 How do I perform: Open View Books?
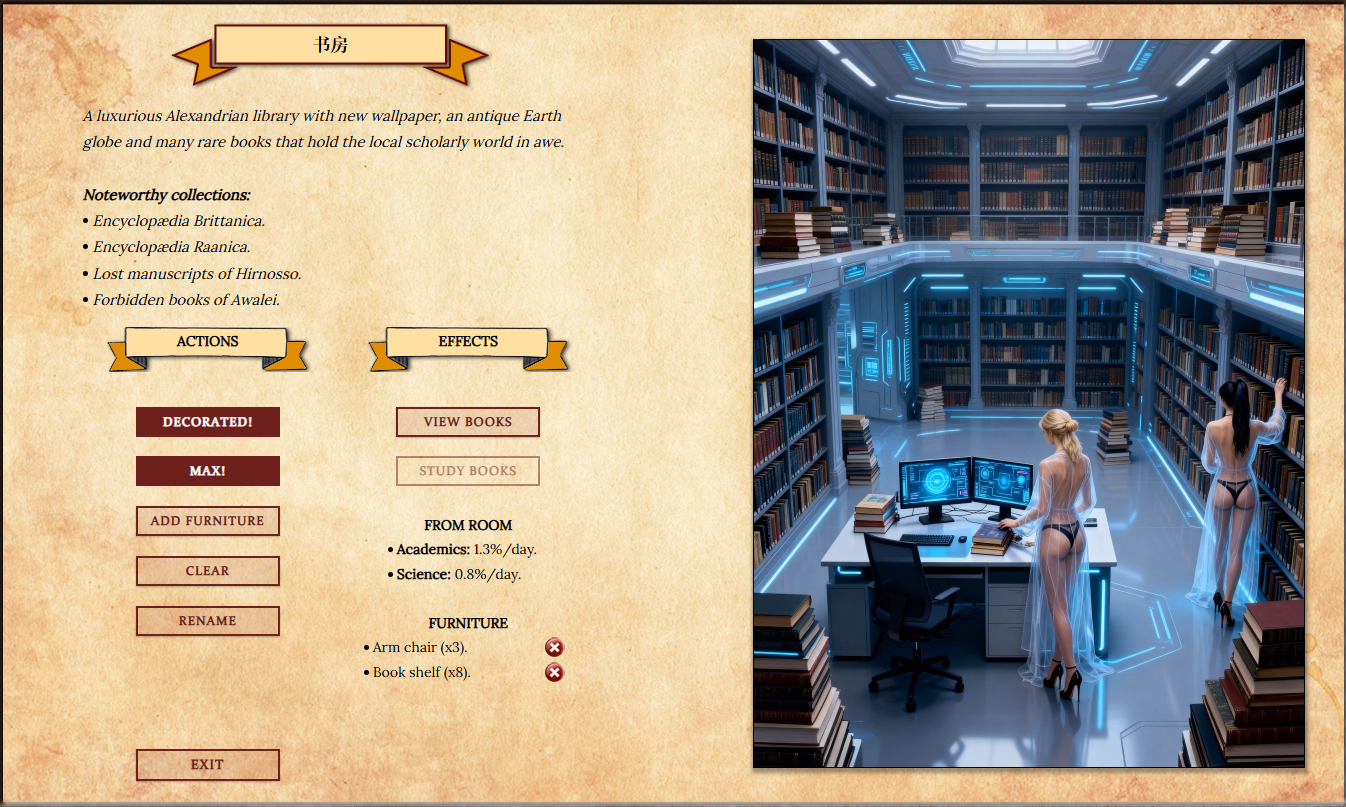pyautogui.click(x=468, y=422)
